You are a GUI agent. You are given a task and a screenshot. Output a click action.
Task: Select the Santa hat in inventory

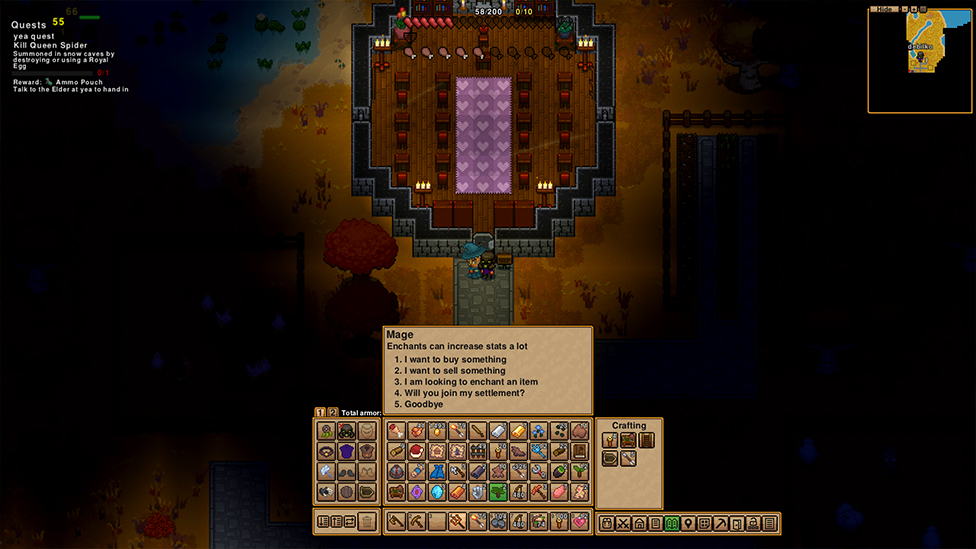(x=417, y=451)
